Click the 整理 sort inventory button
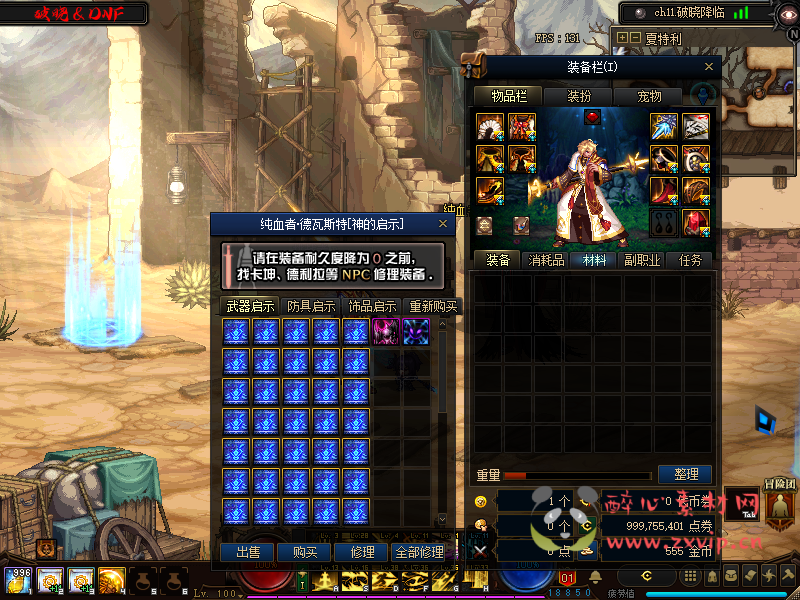Screen dimensions: 800x600 click(x=685, y=474)
